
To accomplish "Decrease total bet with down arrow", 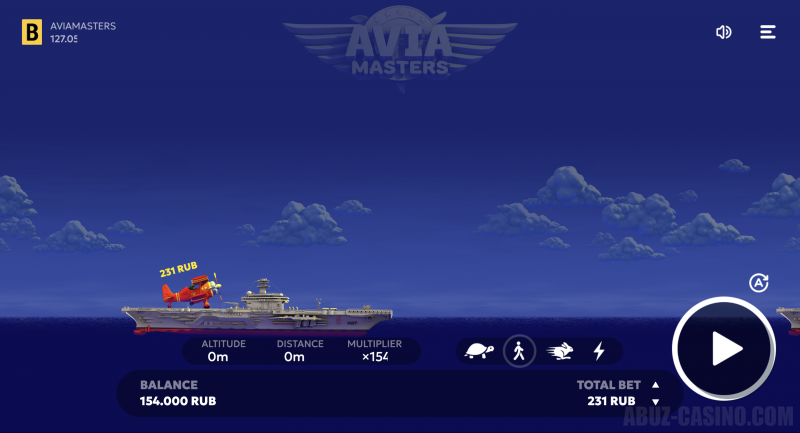I will [x=656, y=401].
